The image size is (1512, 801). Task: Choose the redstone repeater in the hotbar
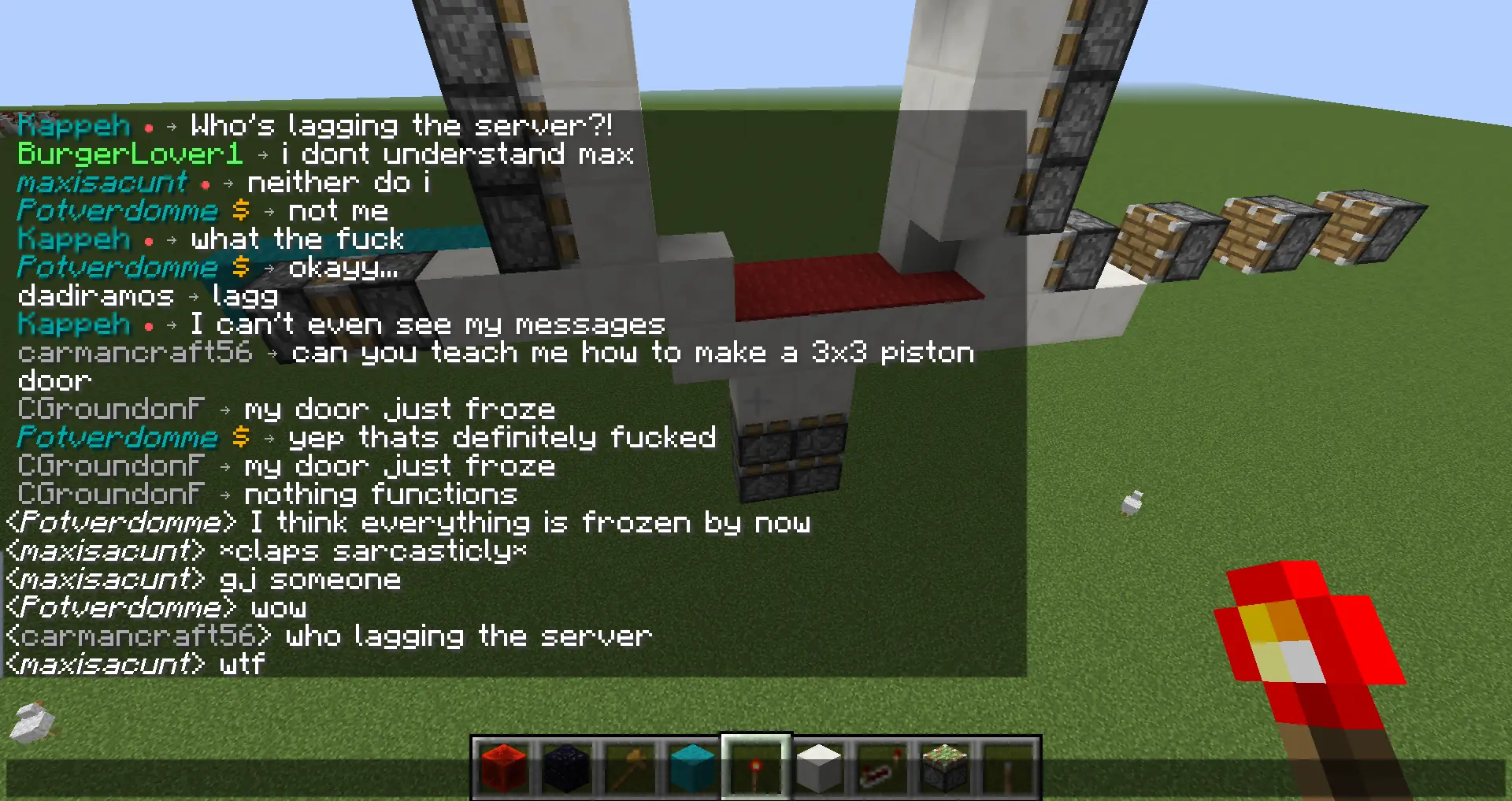pyautogui.click(x=882, y=768)
